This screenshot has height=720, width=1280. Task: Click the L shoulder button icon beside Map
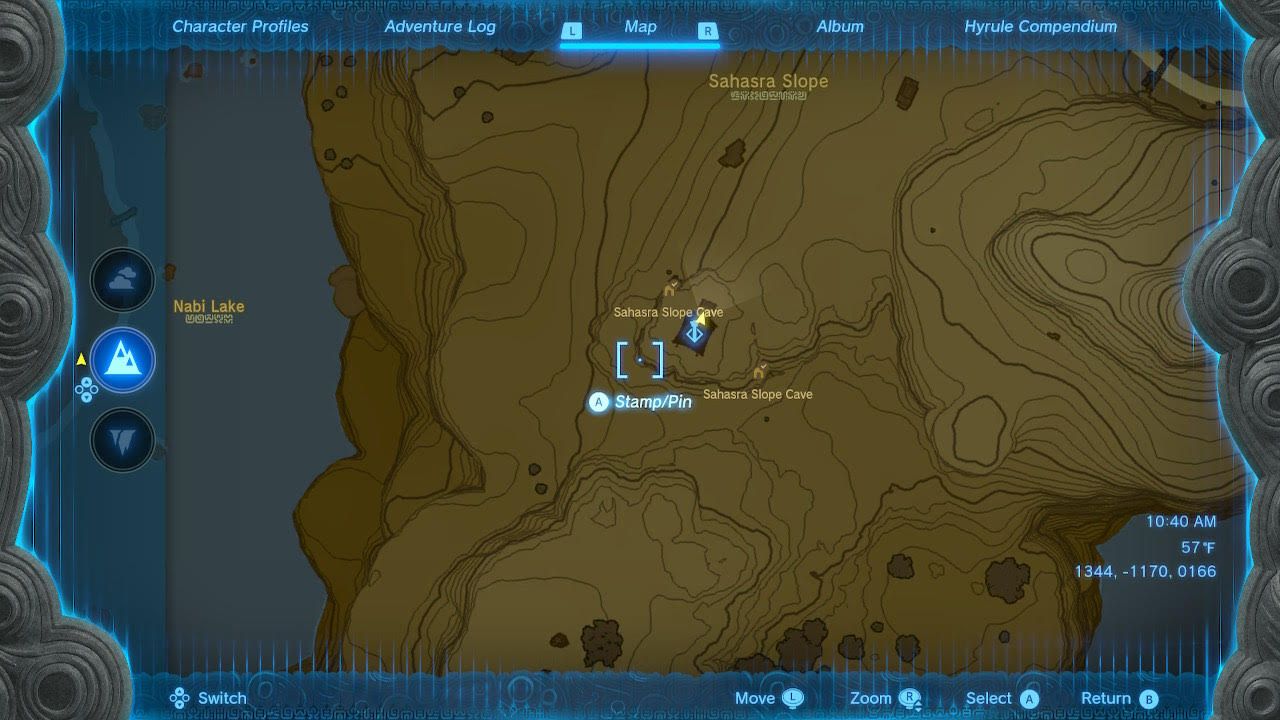[572, 31]
